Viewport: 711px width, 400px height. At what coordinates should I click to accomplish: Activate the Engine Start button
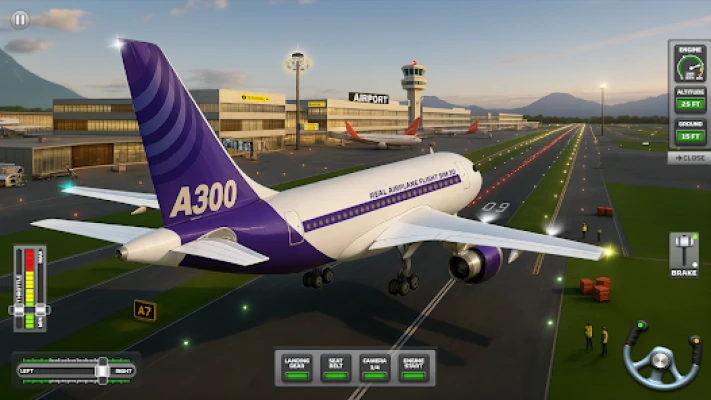point(413,367)
